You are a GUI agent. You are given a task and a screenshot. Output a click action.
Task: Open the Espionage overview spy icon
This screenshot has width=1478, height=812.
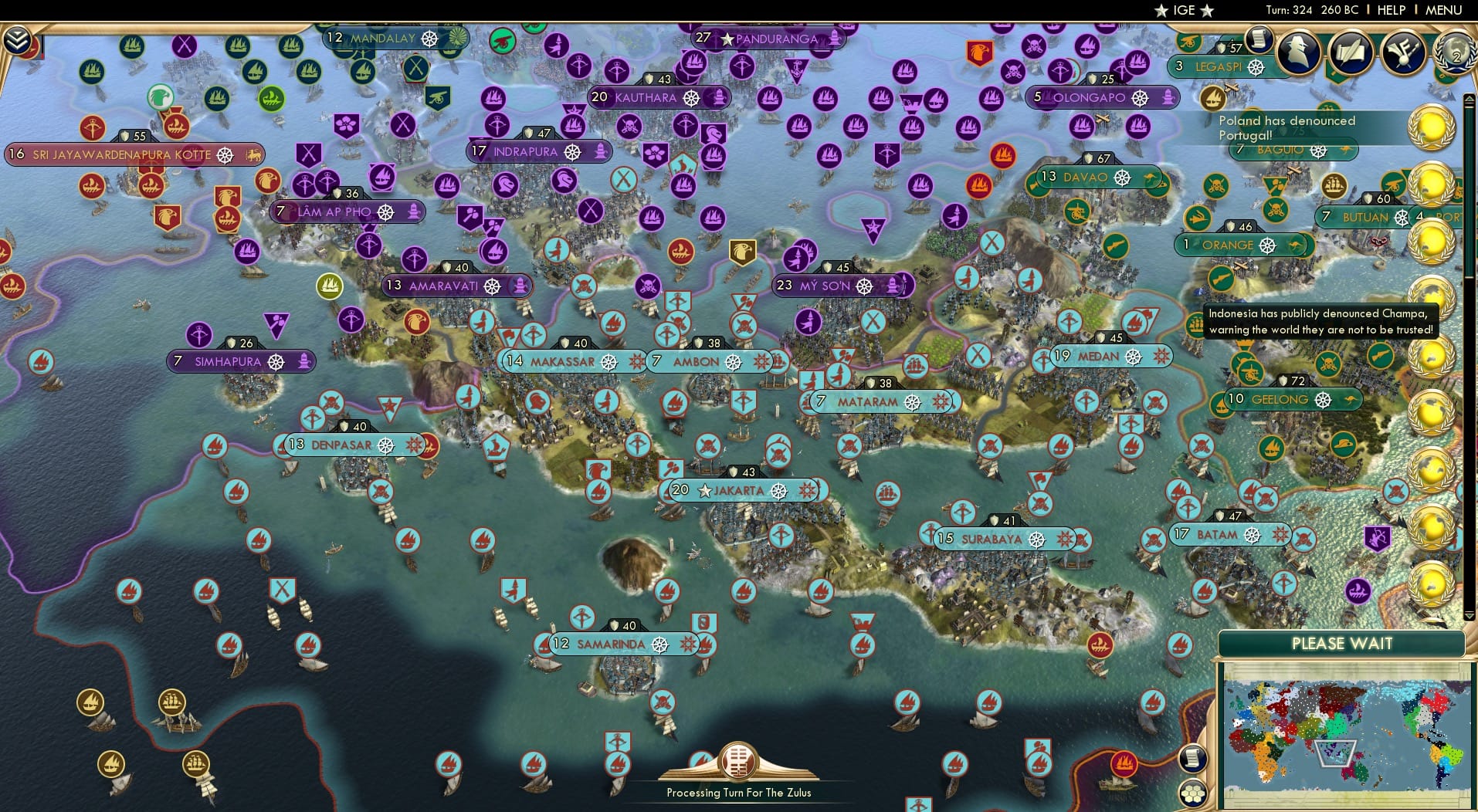[1297, 54]
